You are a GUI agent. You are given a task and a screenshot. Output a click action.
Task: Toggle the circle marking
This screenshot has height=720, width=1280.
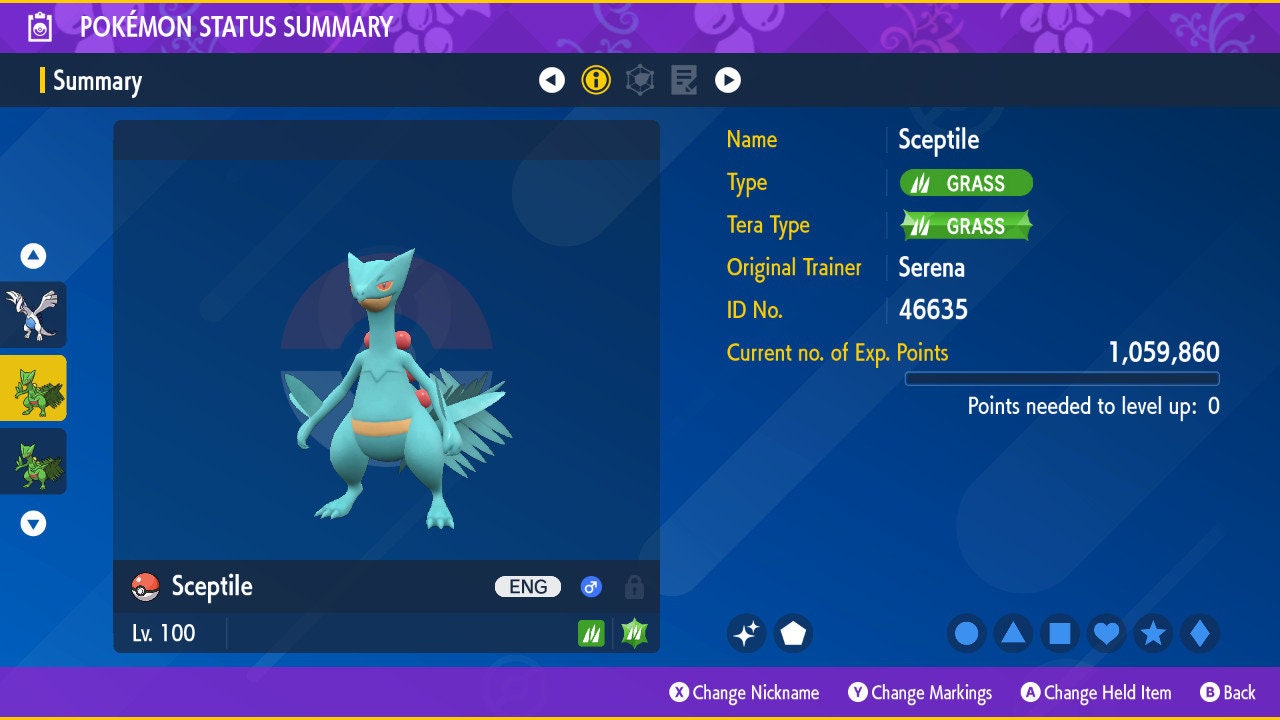tap(967, 633)
